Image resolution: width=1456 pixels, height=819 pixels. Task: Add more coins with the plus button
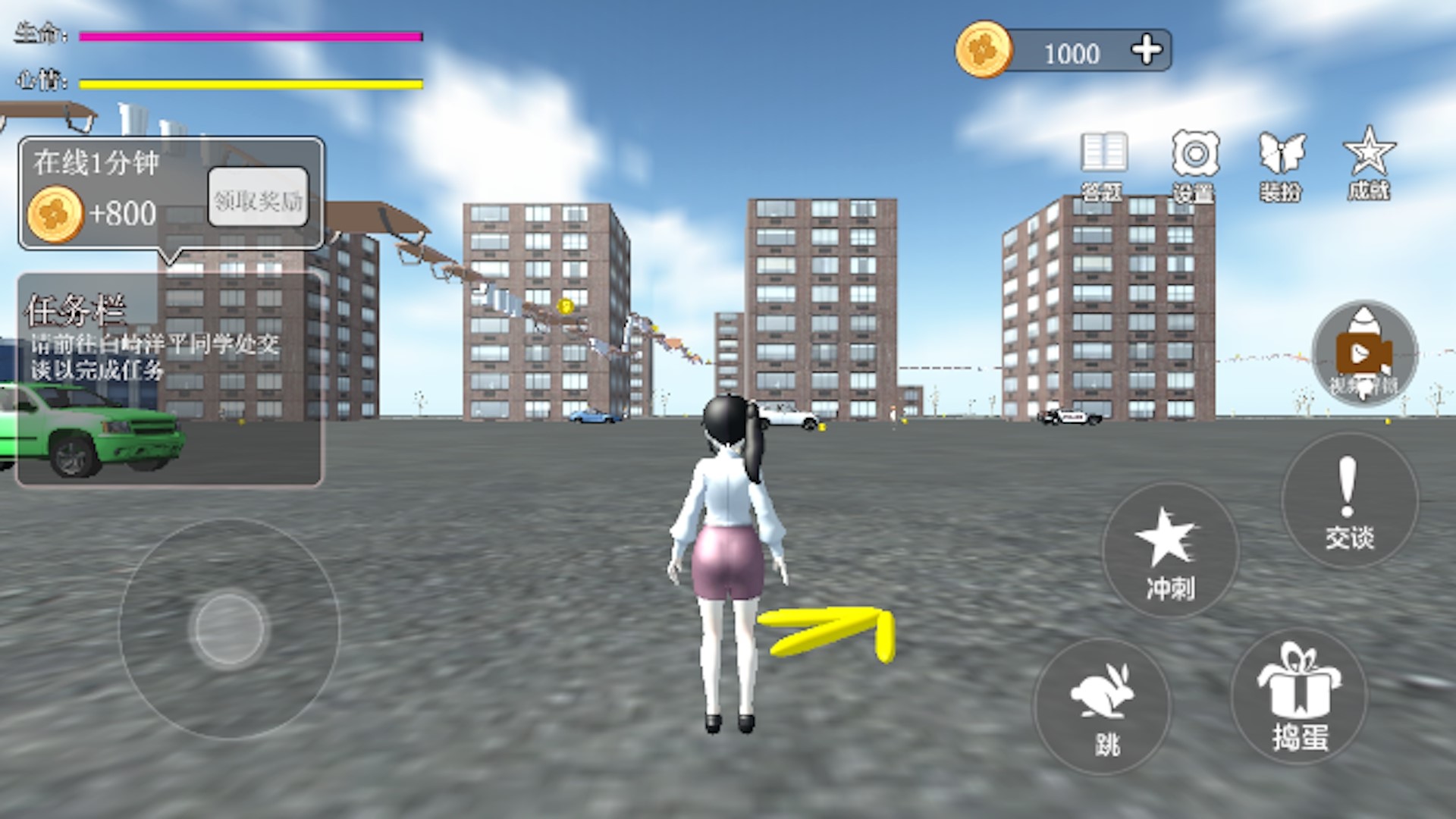[1146, 50]
